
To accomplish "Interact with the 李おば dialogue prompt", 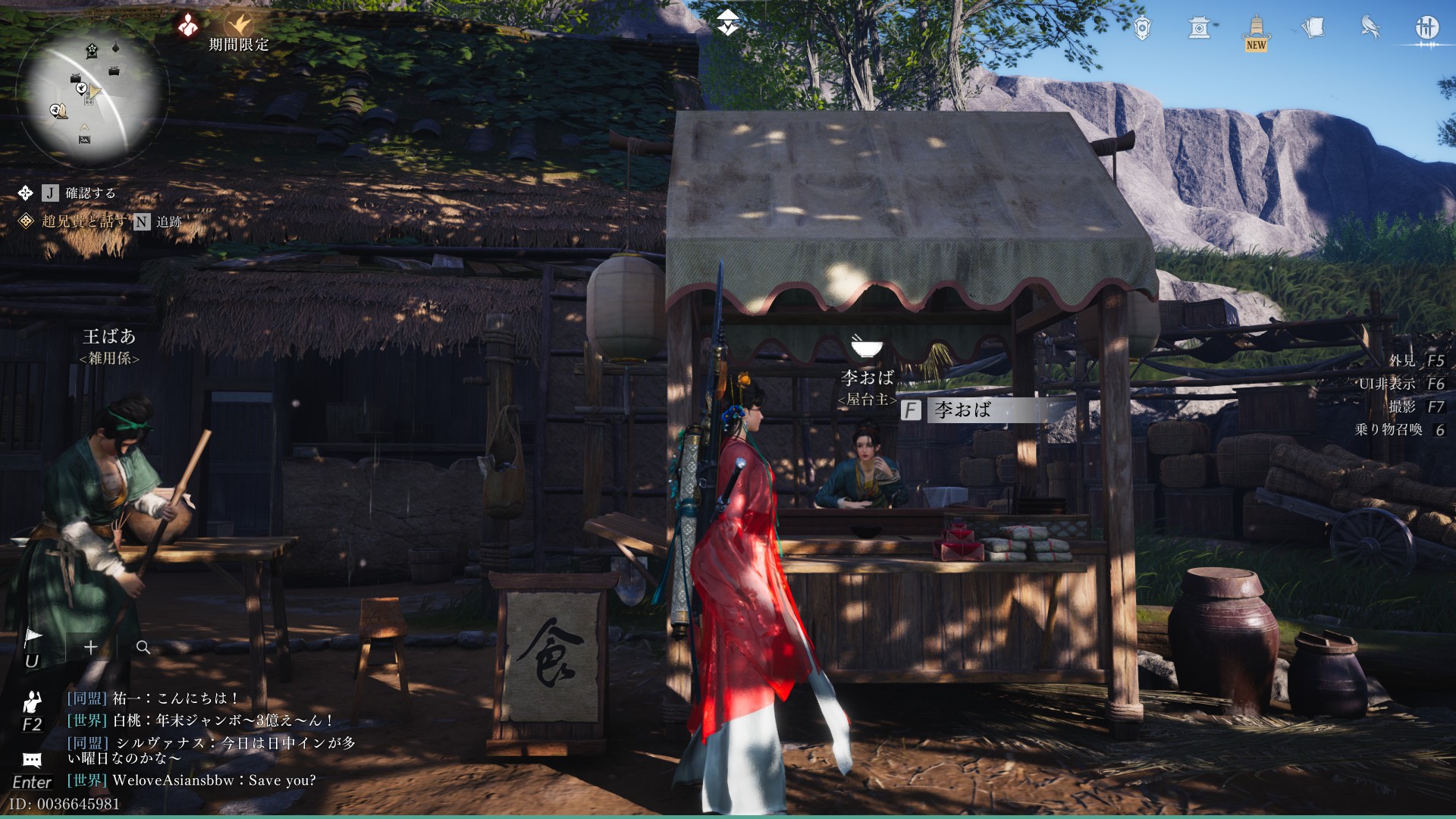I will 963,410.
